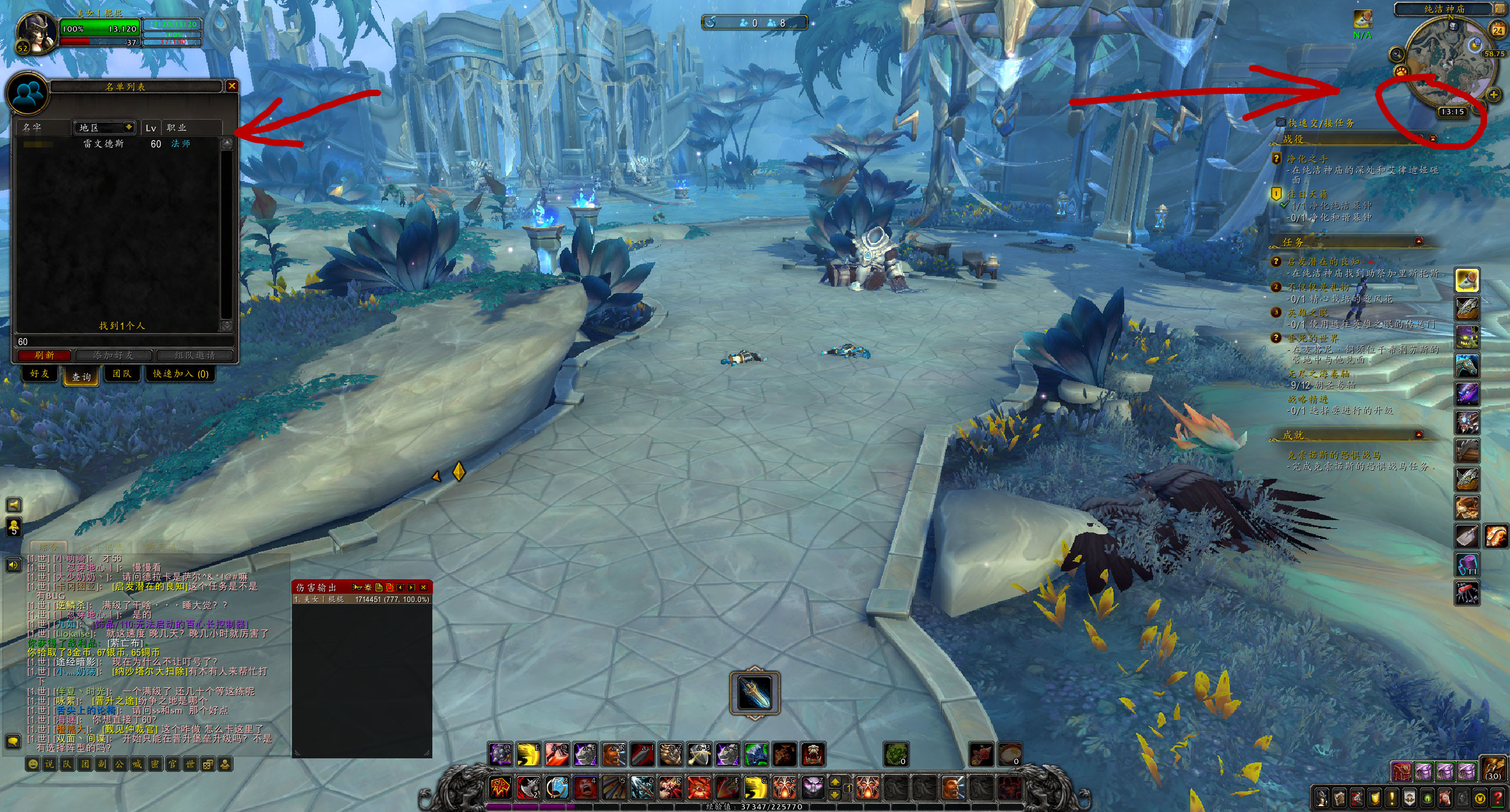Toggle the 快速交/接任务 checkbox

[1281, 122]
